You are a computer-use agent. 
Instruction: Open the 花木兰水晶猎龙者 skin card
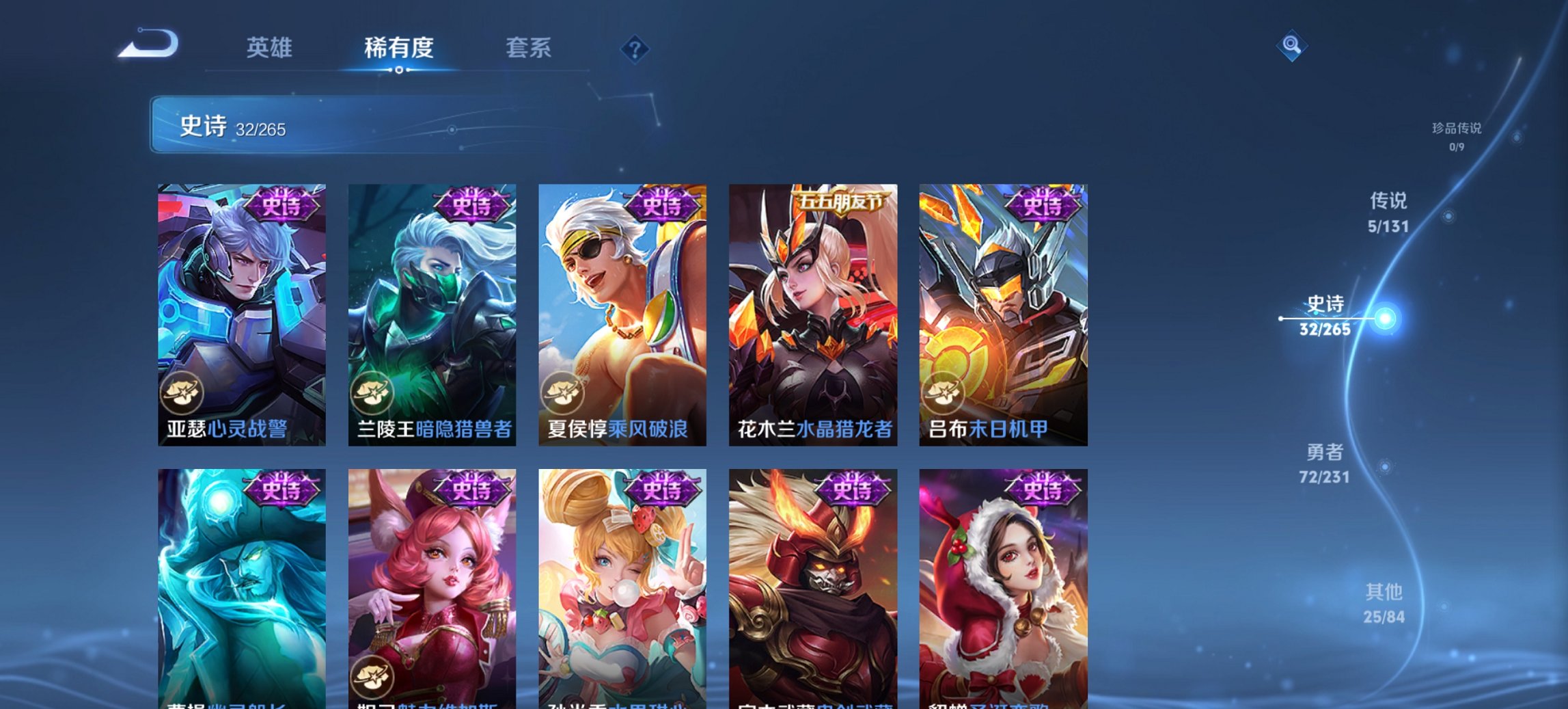click(x=810, y=315)
